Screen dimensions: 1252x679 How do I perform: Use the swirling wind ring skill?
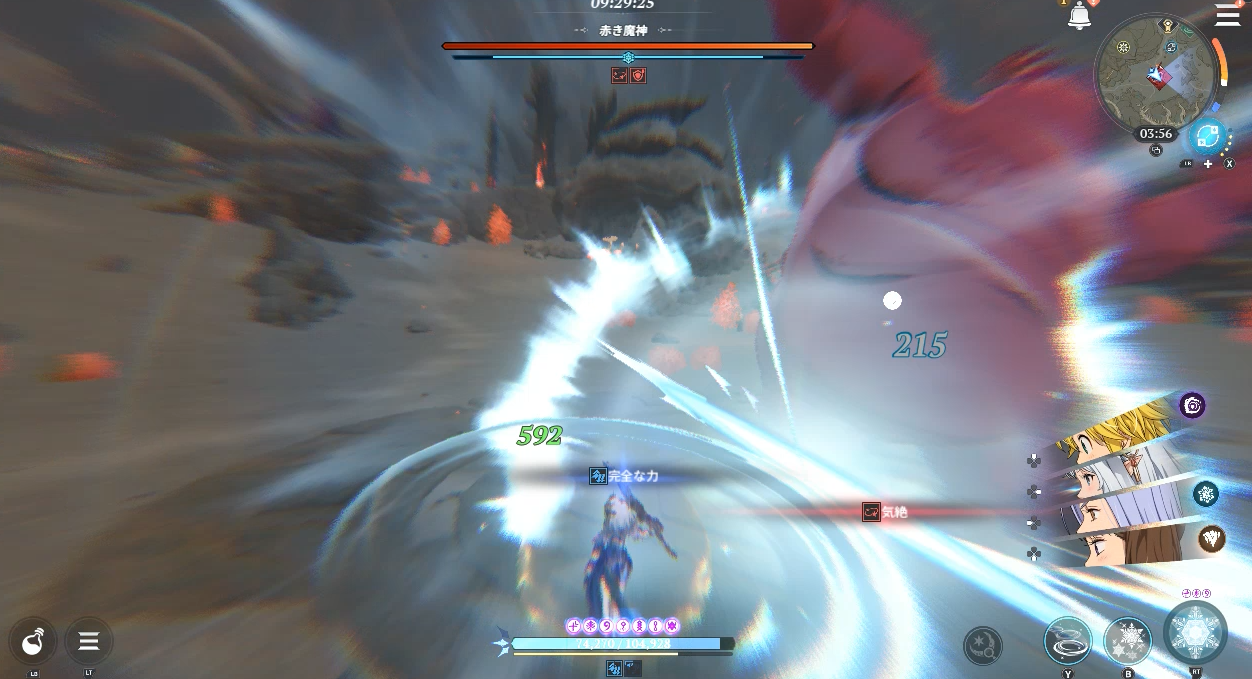(1067, 640)
